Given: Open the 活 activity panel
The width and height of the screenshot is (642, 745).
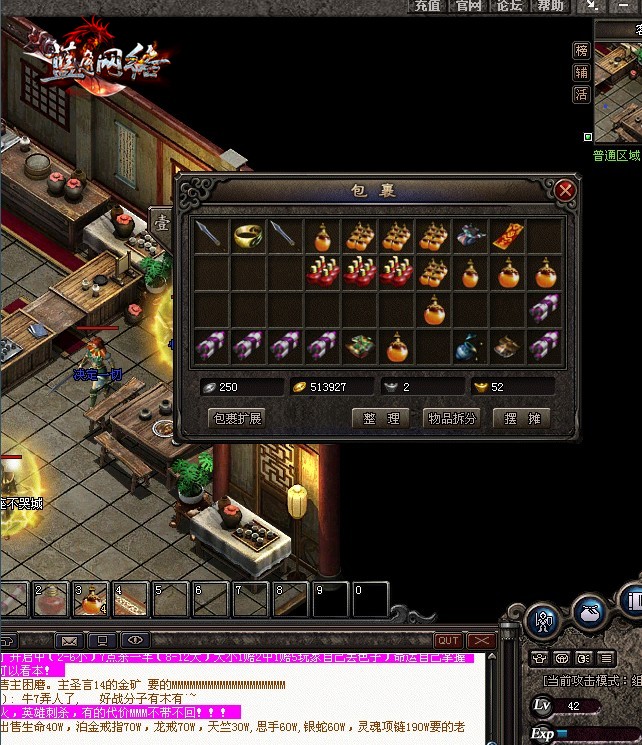Looking at the screenshot, I should tap(581, 94).
